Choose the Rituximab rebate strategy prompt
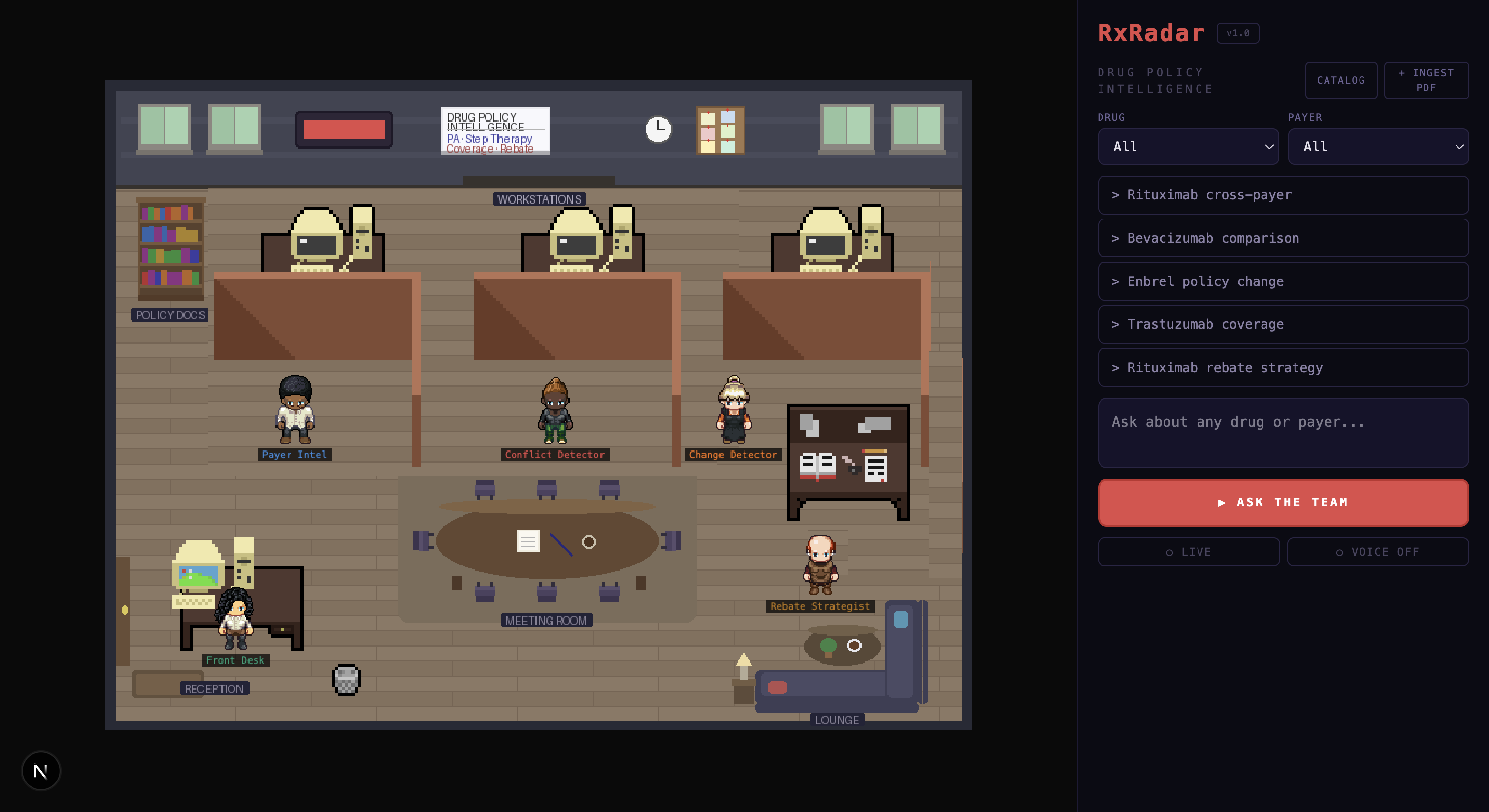 tap(1283, 367)
